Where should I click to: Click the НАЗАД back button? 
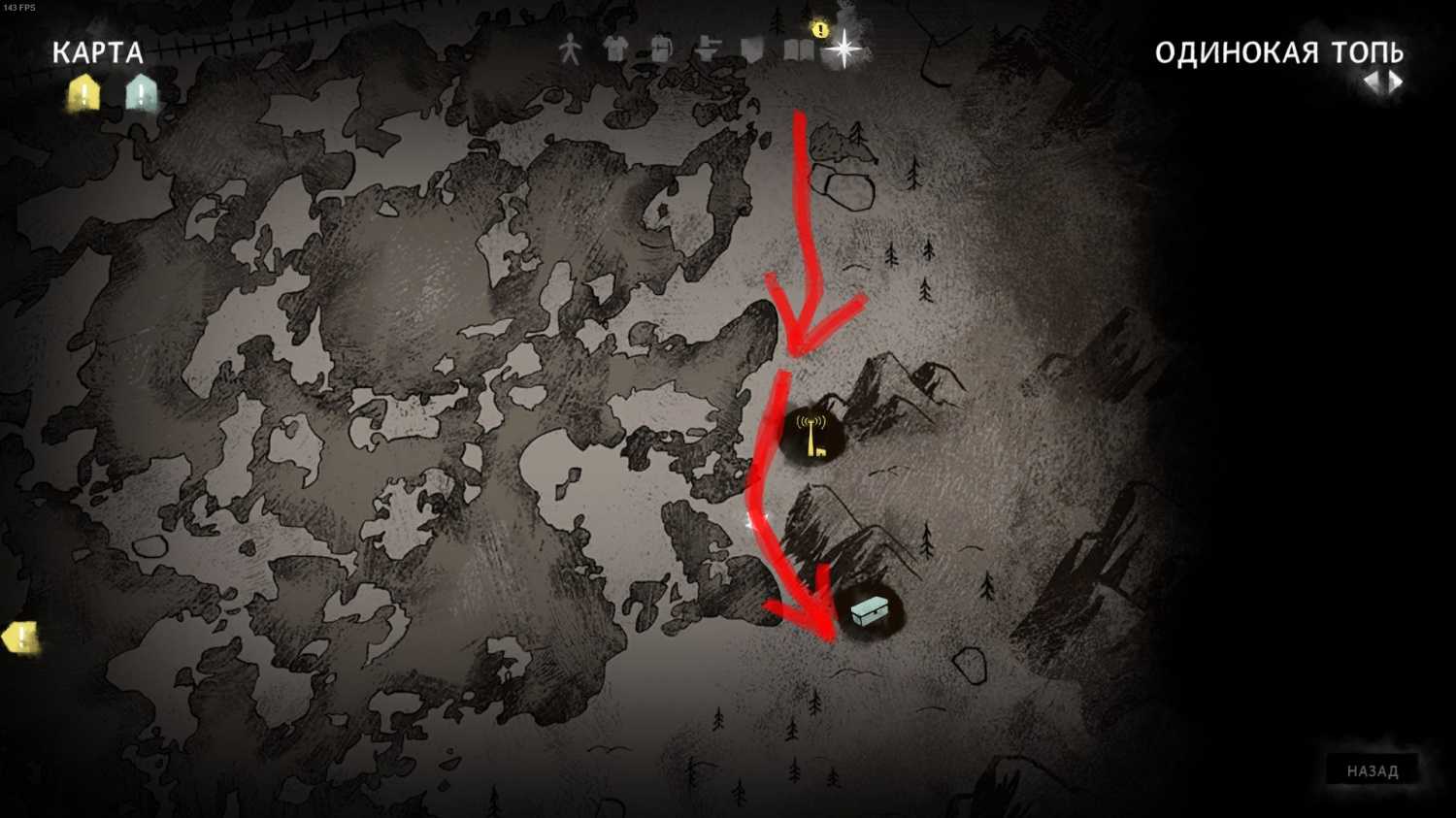click(x=1373, y=771)
